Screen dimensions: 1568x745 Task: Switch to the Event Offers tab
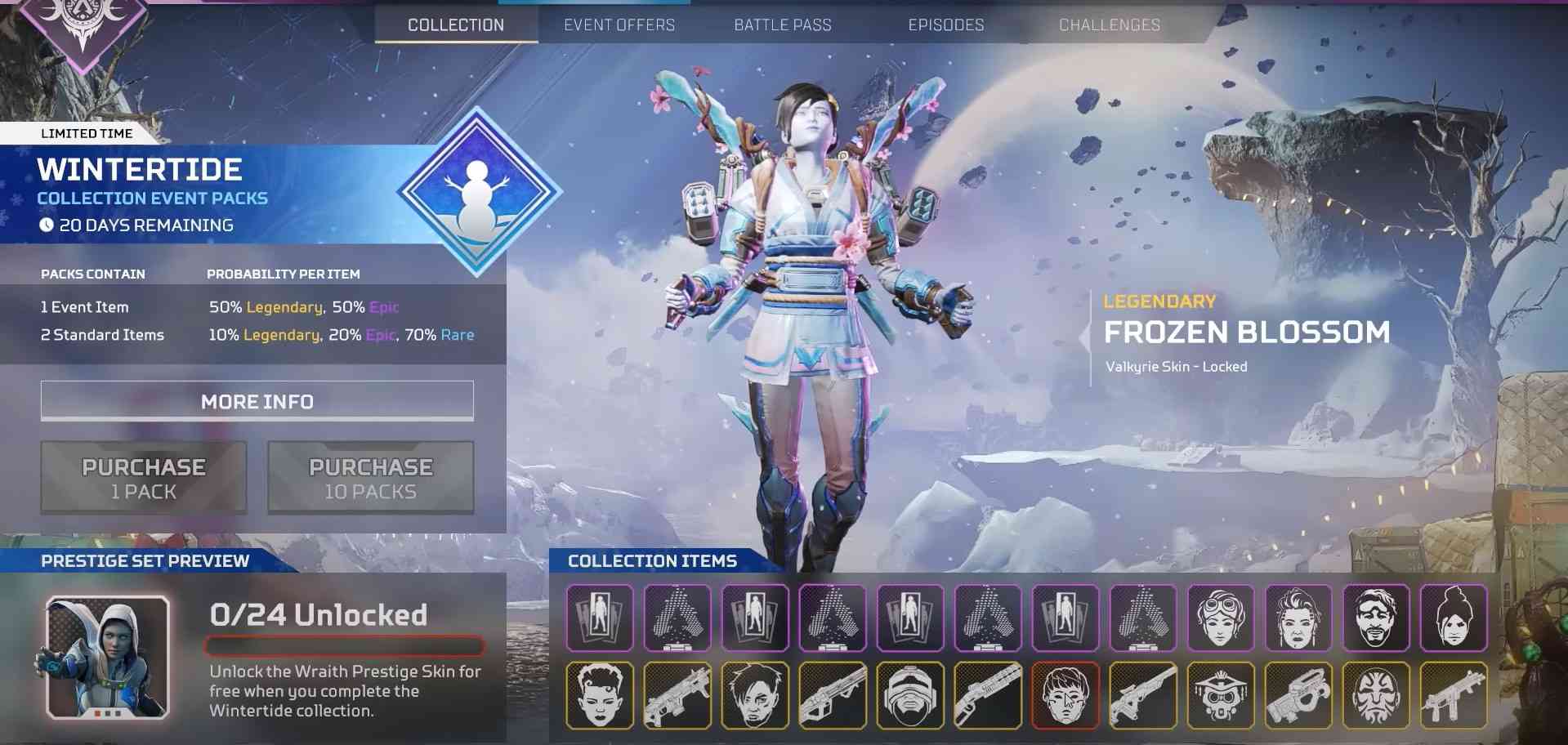pyautogui.click(x=619, y=25)
